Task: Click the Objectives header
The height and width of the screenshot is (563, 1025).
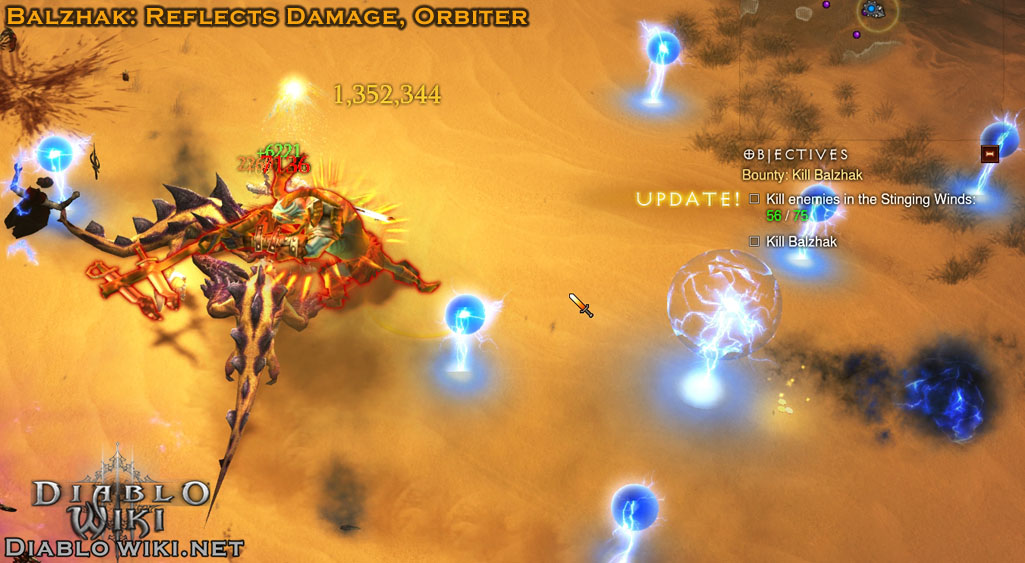Action: [x=796, y=155]
